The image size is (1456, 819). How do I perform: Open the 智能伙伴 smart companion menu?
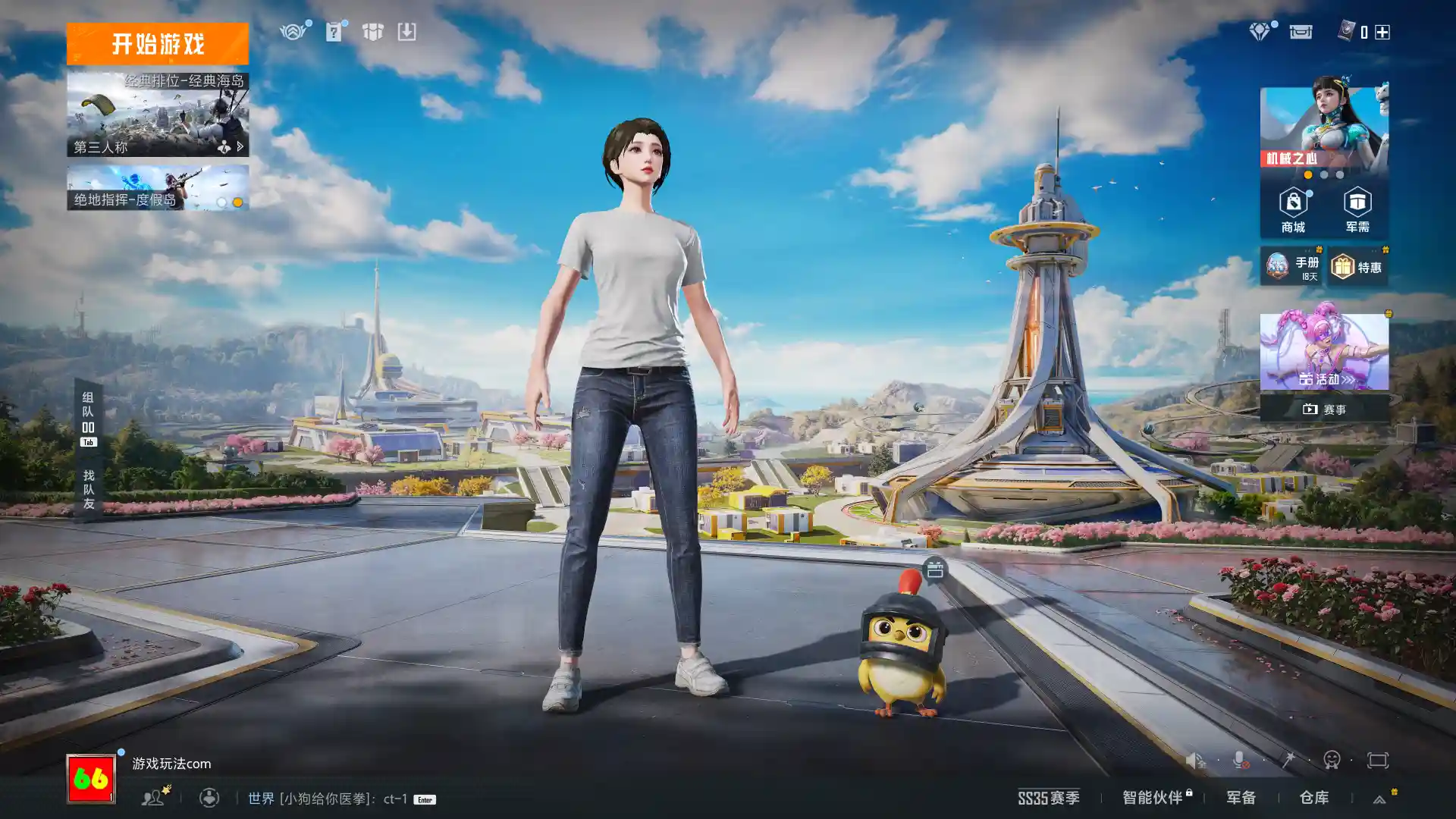coord(1153,798)
